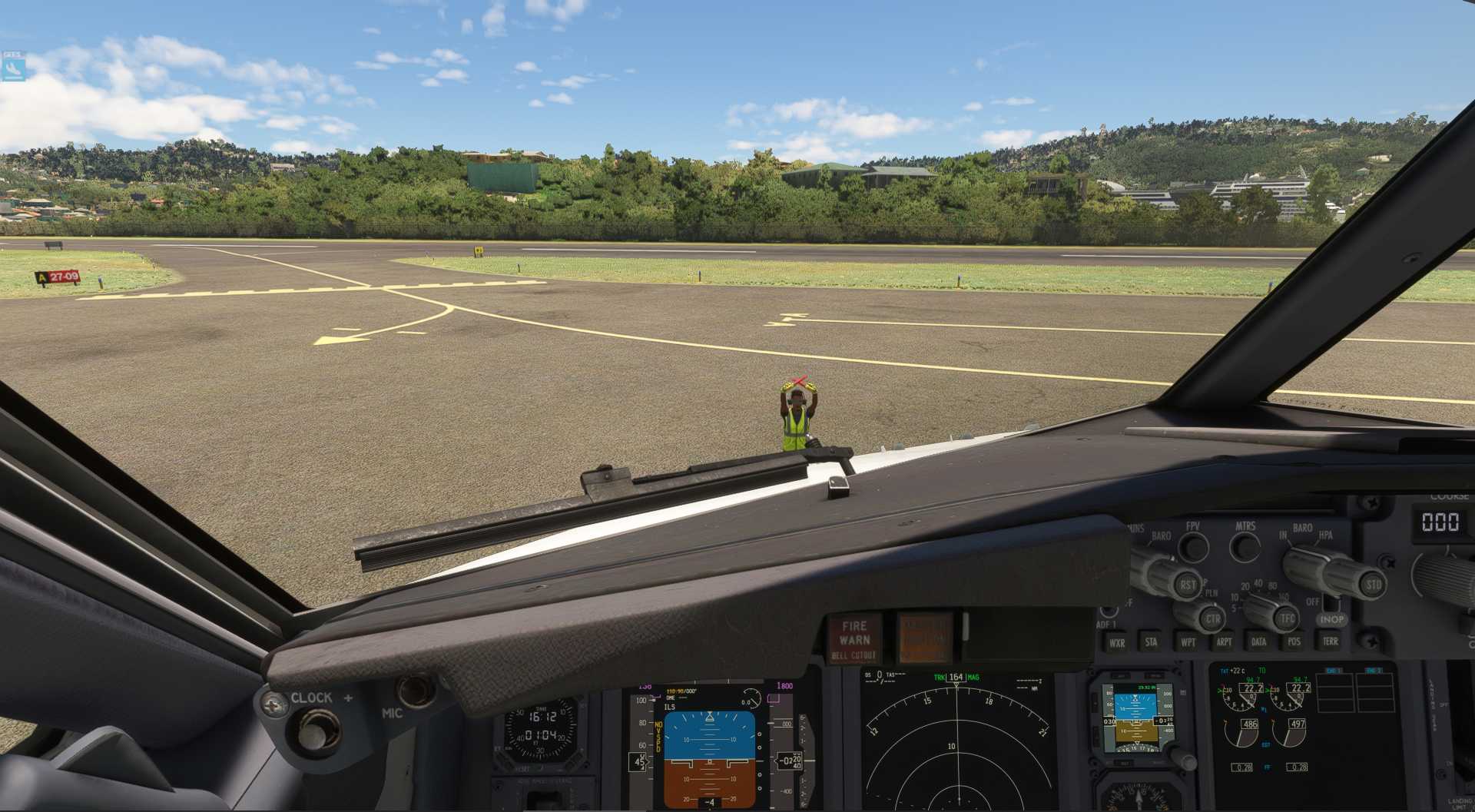
Task: Open the GEES landing overlay icon
Action: (x=13, y=67)
